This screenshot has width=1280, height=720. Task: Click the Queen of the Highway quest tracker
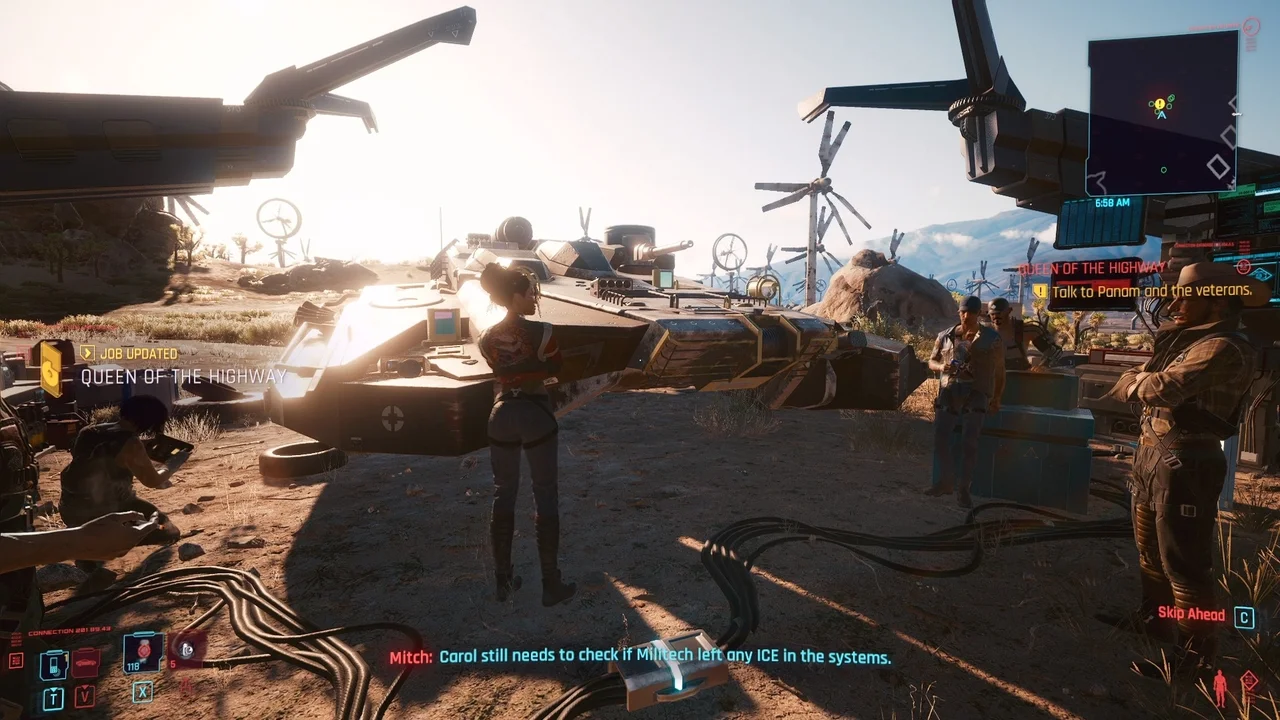click(x=1091, y=268)
